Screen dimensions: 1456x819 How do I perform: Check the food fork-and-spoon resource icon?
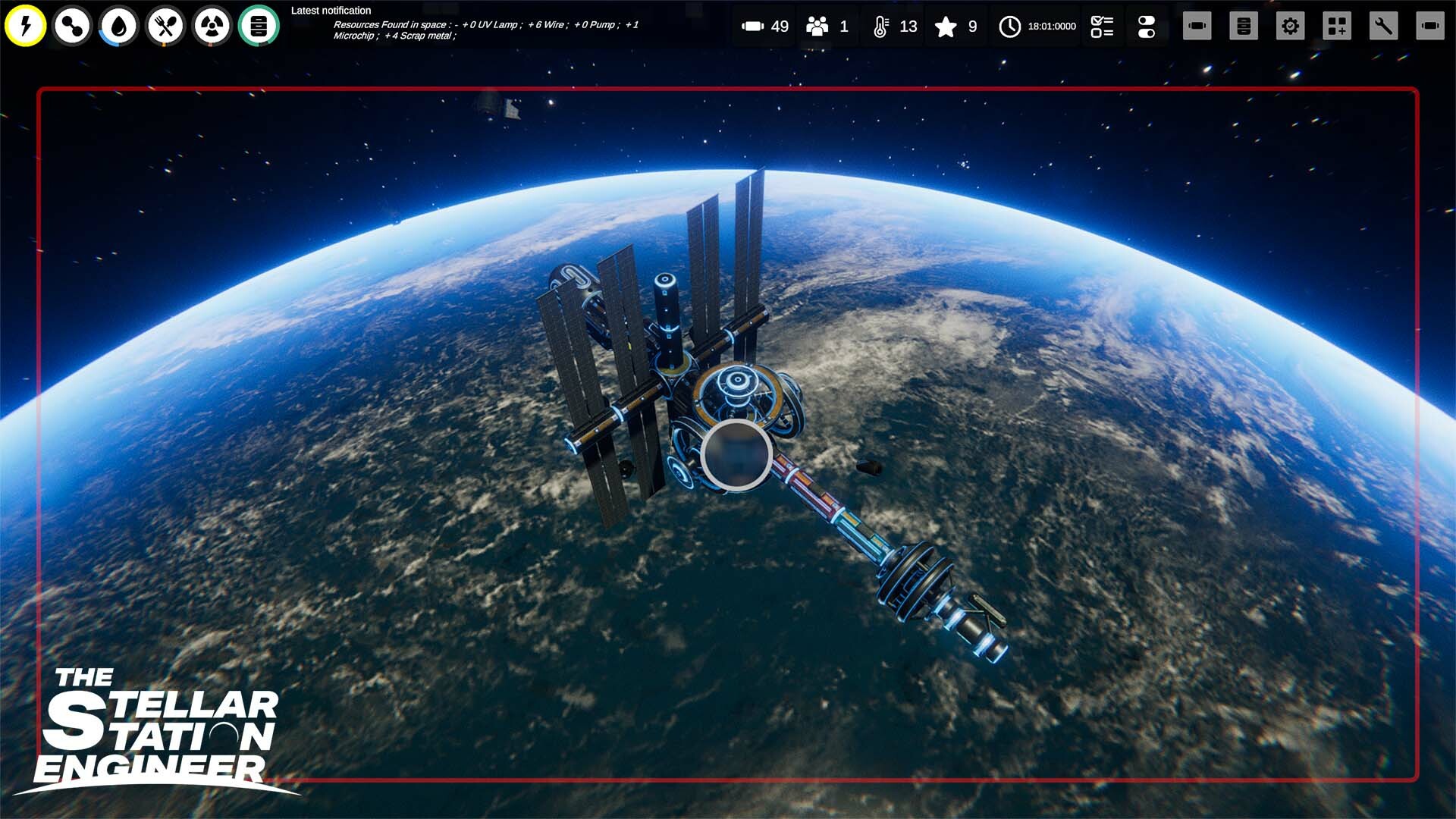click(165, 27)
